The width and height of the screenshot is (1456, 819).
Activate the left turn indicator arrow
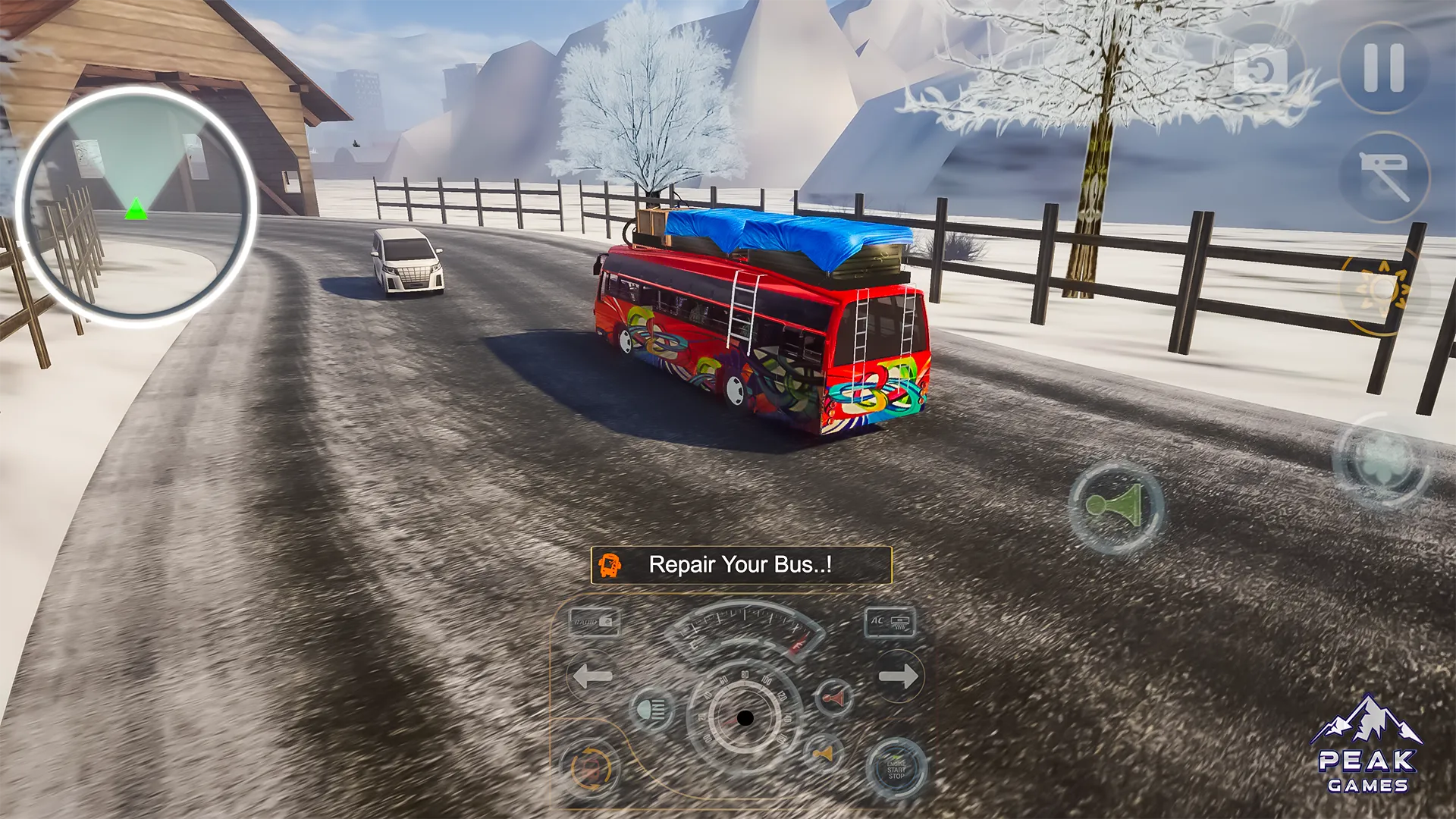tap(591, 675)
